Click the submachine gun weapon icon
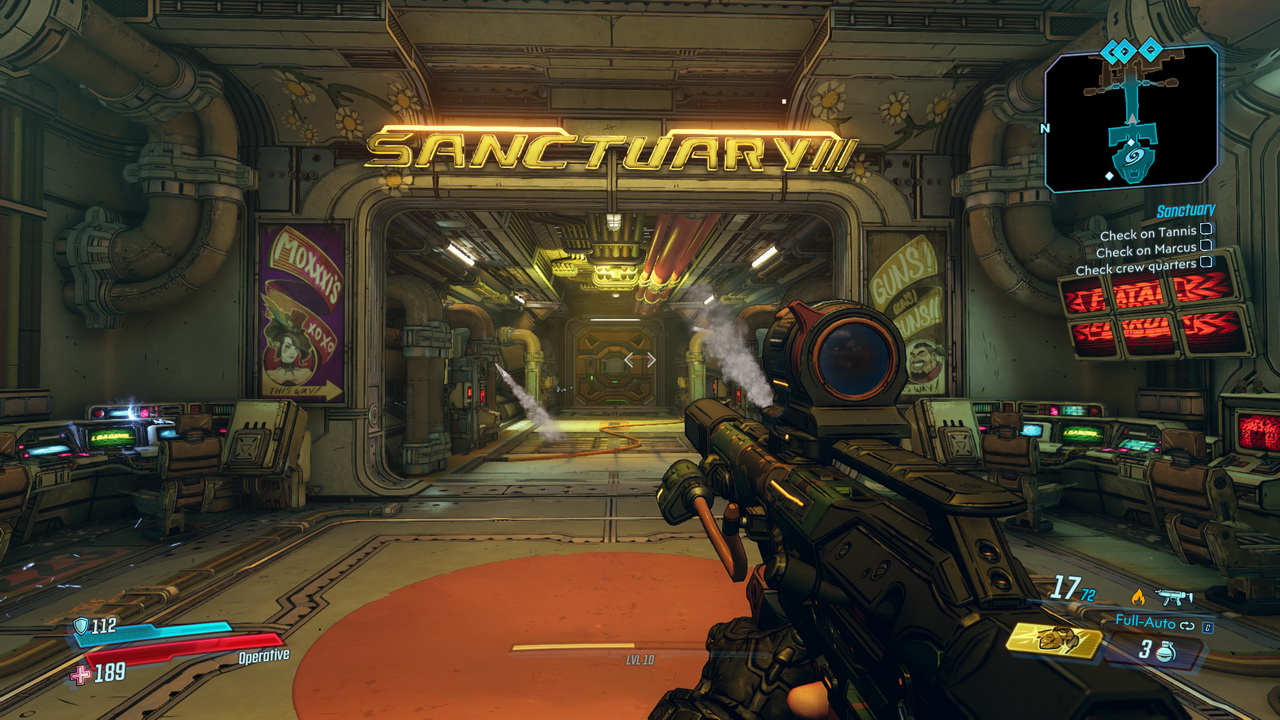 [1171, 597]
